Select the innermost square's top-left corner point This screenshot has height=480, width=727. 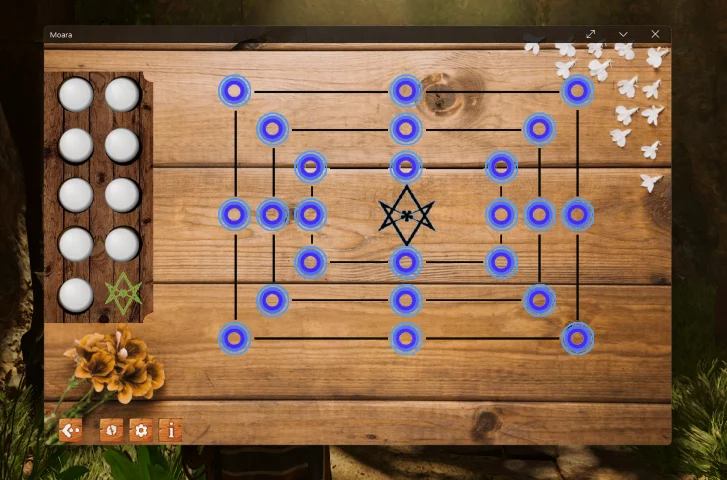pos(310,166)
